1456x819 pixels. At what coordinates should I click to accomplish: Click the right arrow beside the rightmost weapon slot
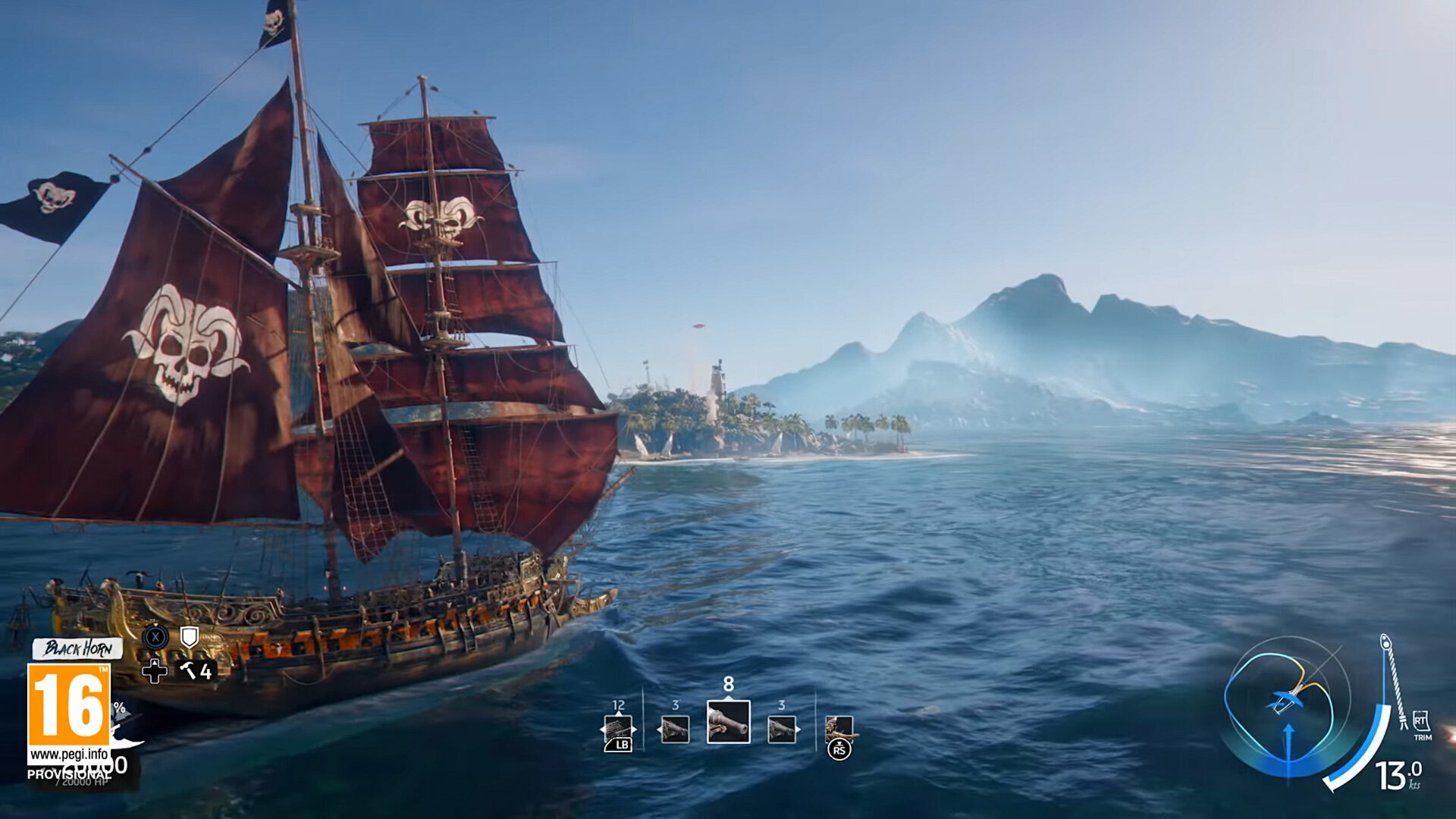pos(797,729)
